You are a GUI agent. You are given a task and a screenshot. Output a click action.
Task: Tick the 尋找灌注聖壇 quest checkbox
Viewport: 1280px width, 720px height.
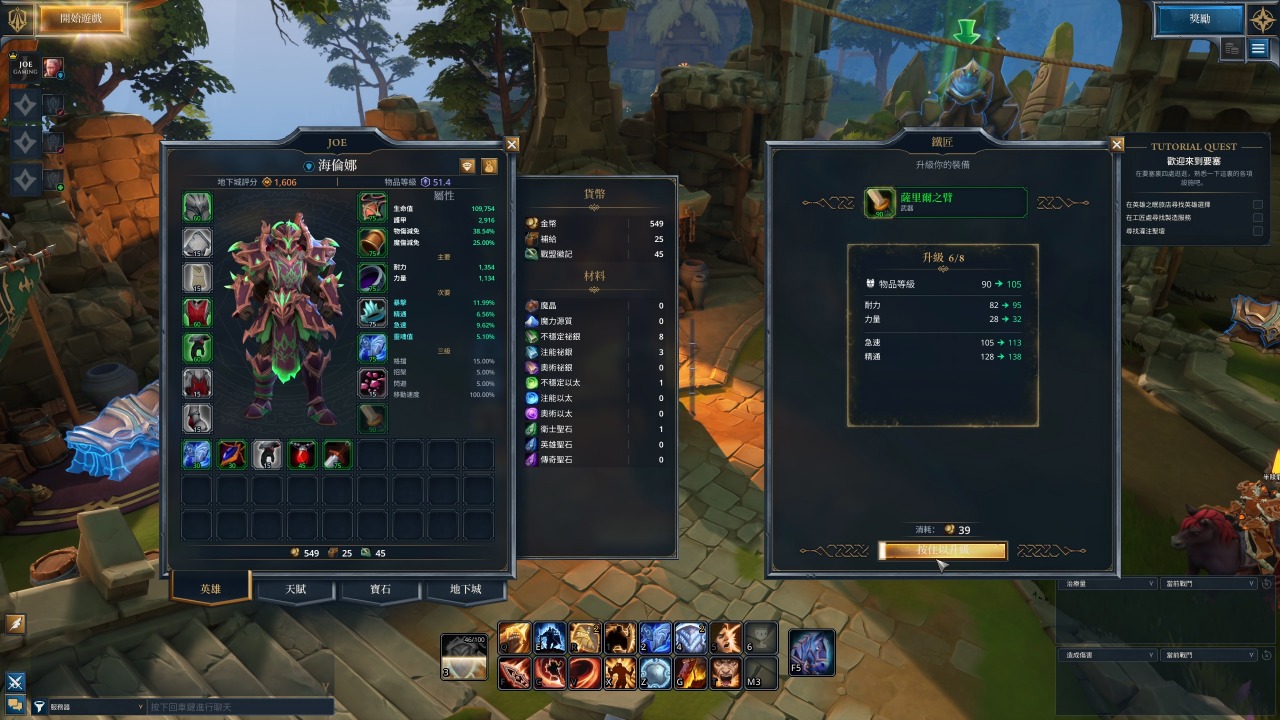(x=1258, y=231)
